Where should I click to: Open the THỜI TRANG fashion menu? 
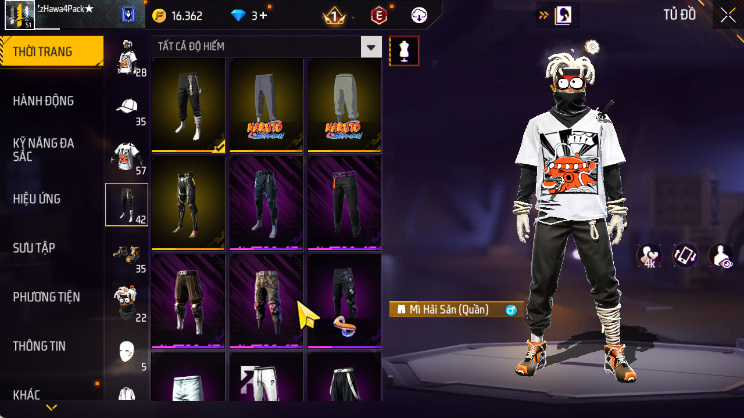click(50, 51)
